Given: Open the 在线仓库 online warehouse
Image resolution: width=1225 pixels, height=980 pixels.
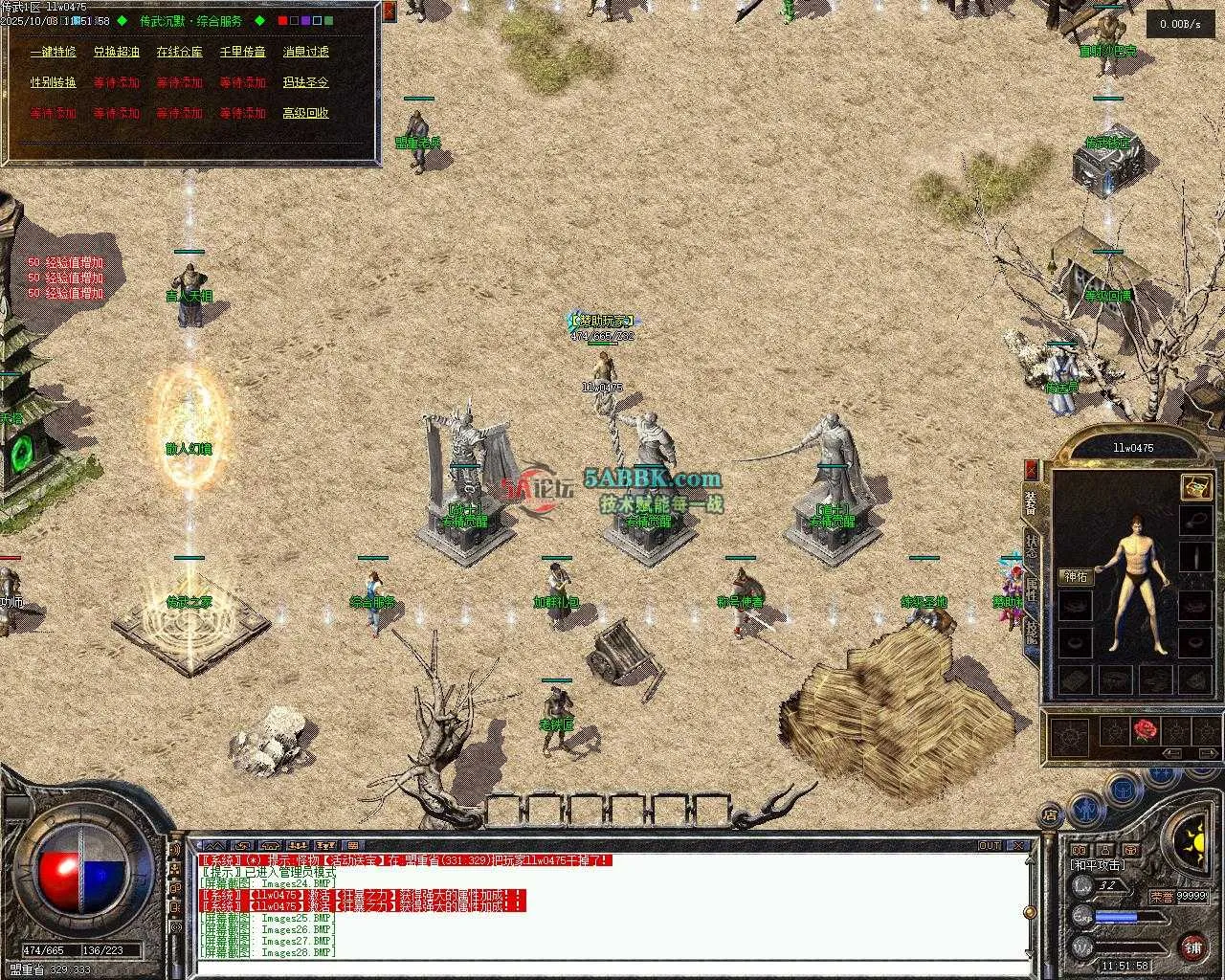Looking at the screenshot, I should (x=179, y=52).
